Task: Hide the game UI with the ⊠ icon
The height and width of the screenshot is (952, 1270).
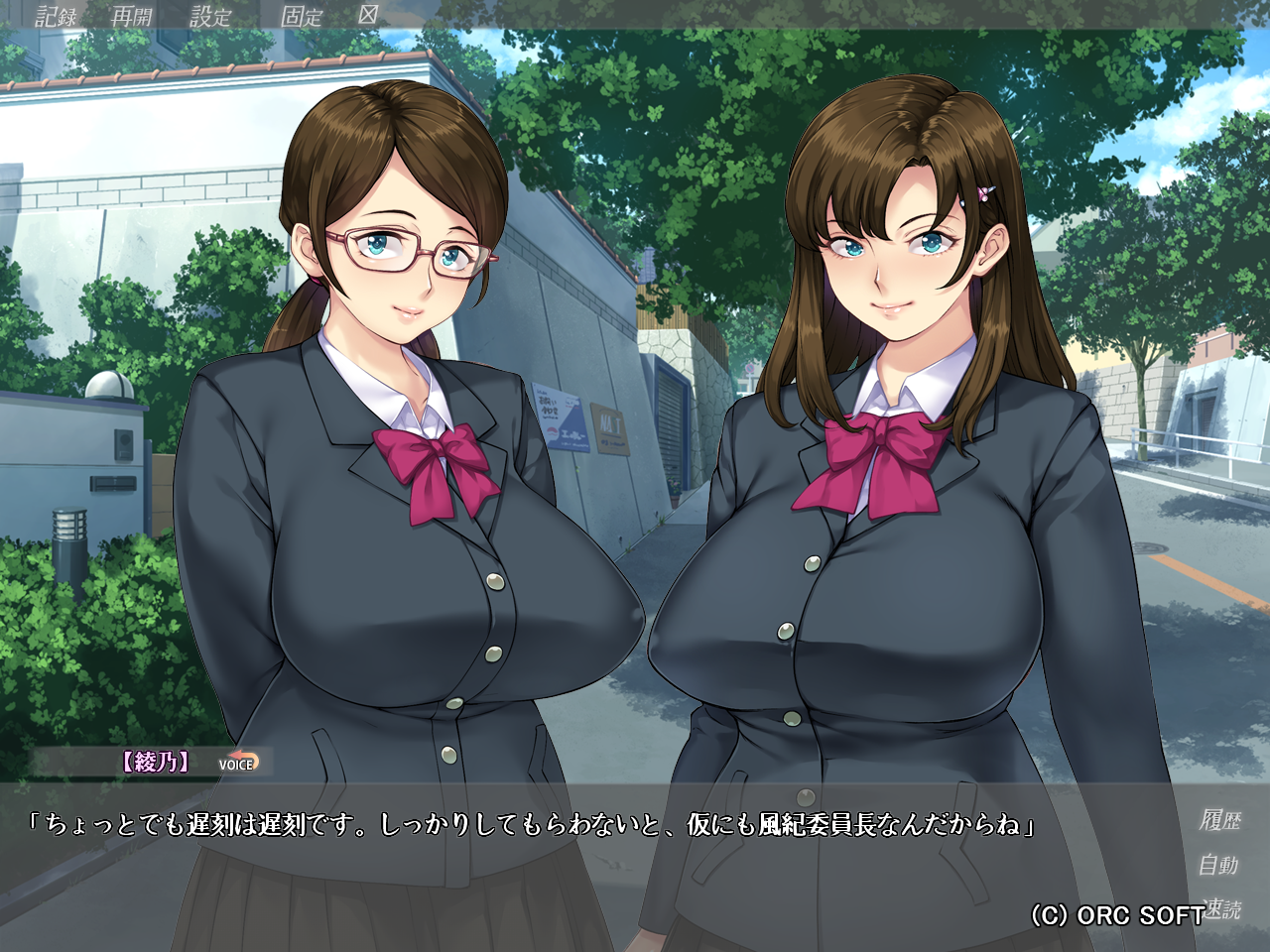Action: (366, 16)
